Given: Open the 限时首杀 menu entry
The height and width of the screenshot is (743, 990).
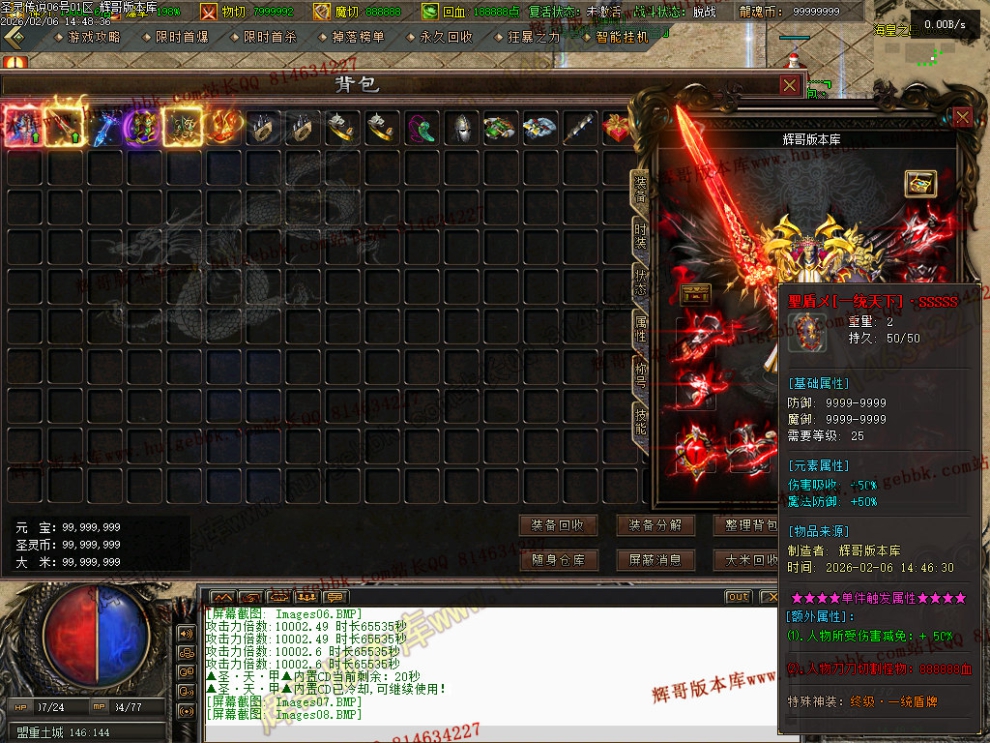Looking at the screenshot, I should point(269,37).
